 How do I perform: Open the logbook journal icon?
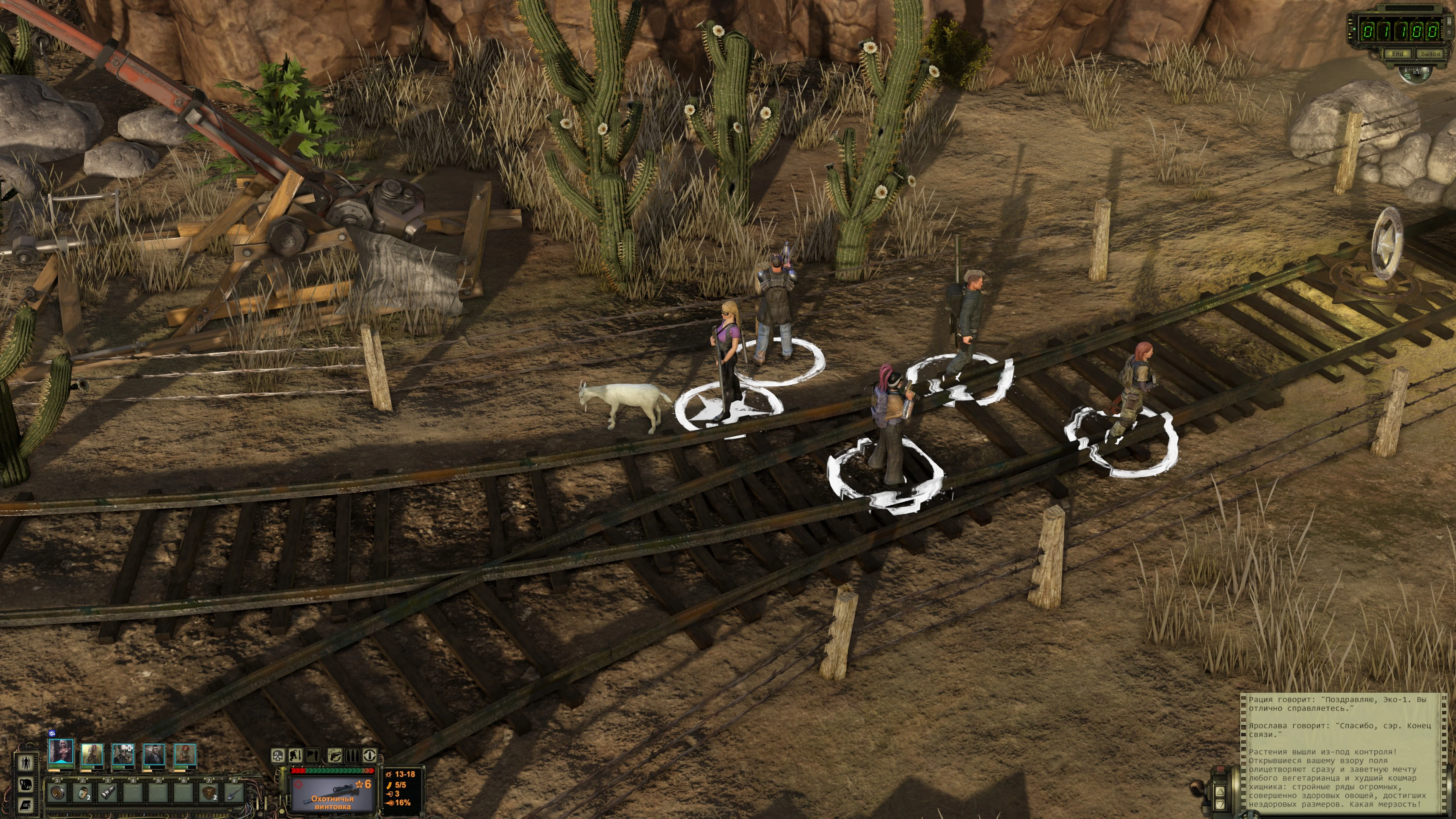click(26, 805)
